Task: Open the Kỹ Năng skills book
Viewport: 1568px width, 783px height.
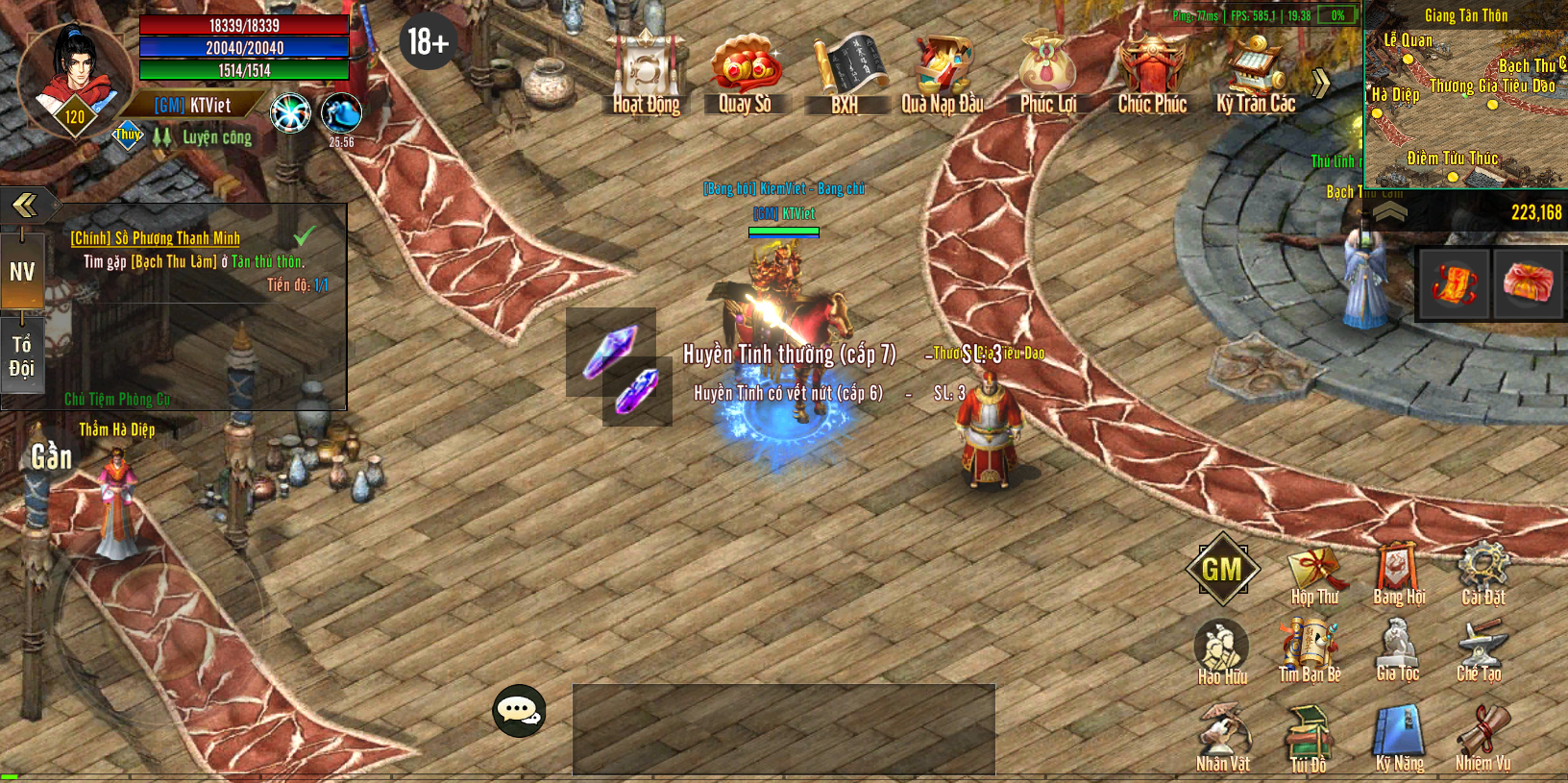Action: (1399, 738)
